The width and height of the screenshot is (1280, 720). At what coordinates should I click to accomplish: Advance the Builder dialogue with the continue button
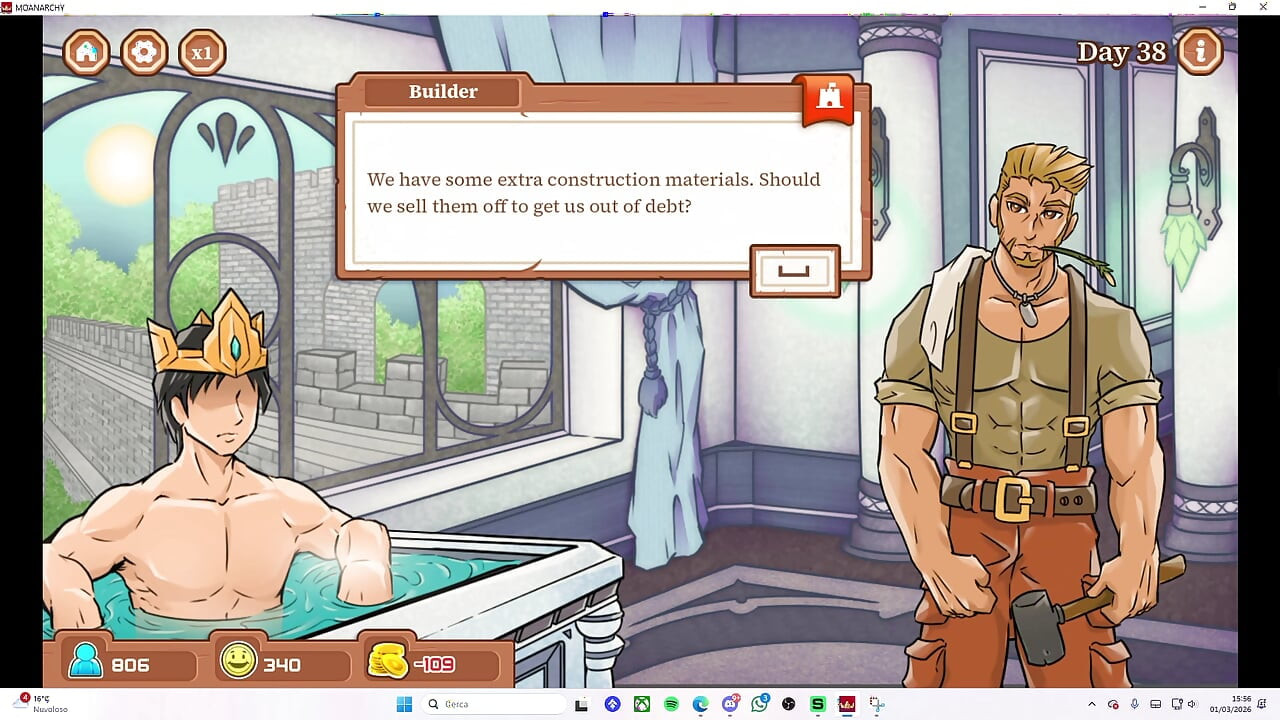tap(796, 270)
